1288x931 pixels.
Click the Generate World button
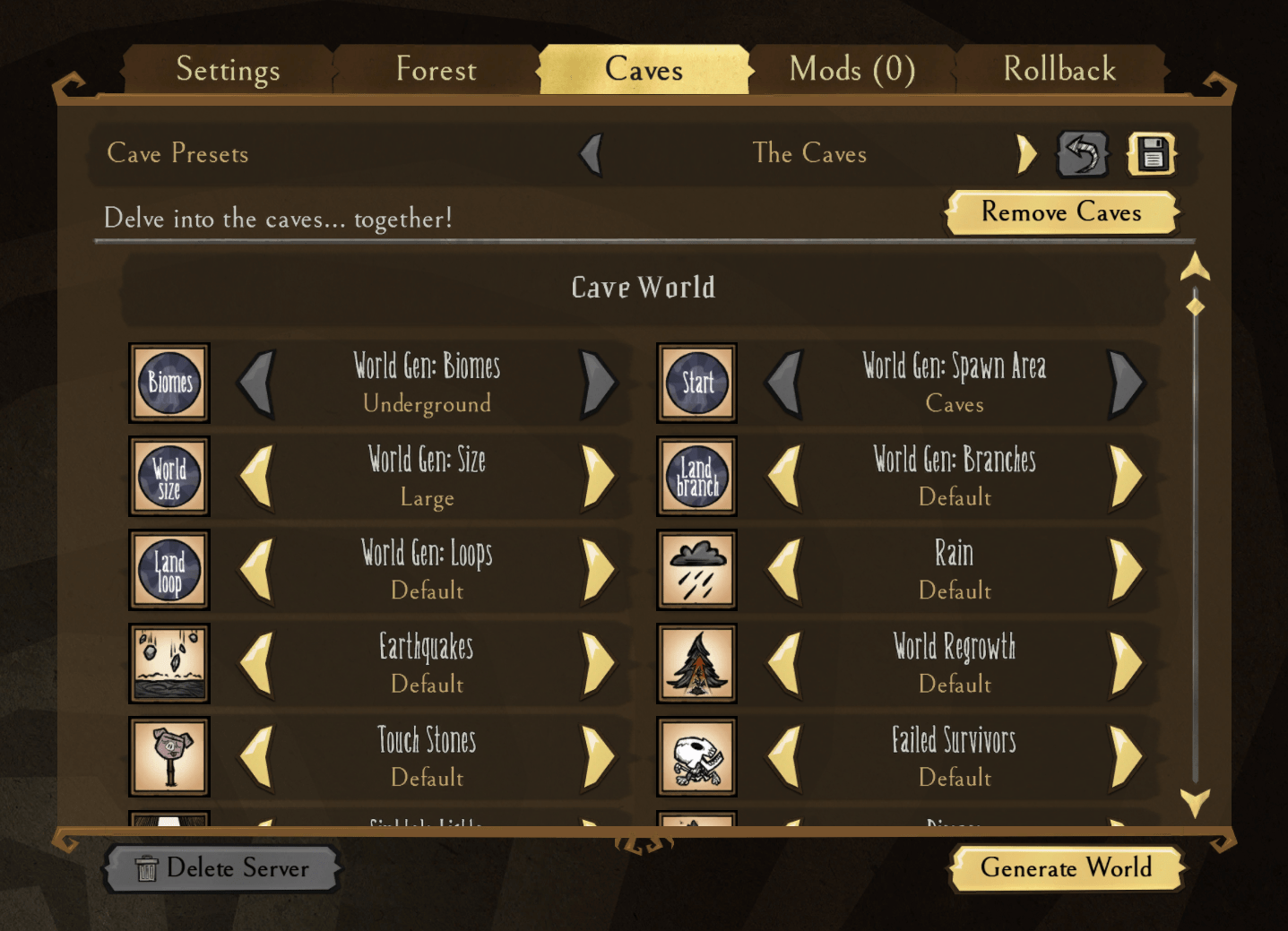click(1066, 868)
